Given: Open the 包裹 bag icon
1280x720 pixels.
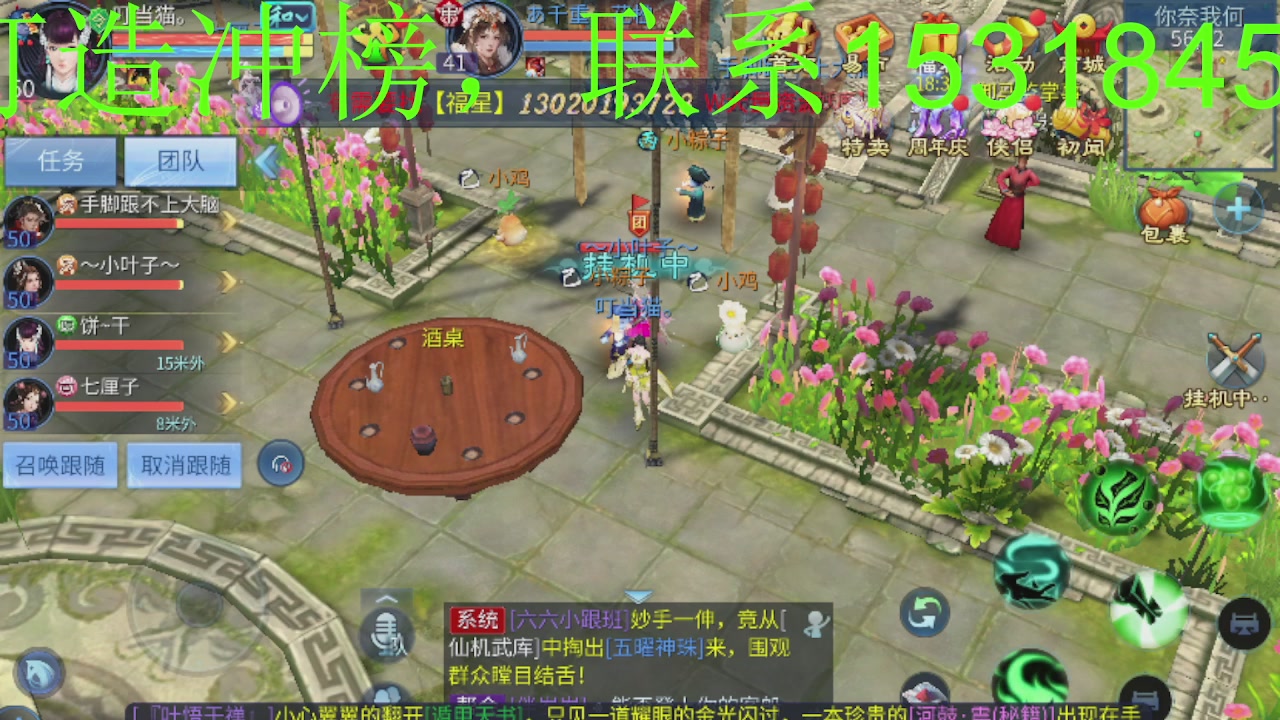Looking at the screenshot, I should (1163, 210).
